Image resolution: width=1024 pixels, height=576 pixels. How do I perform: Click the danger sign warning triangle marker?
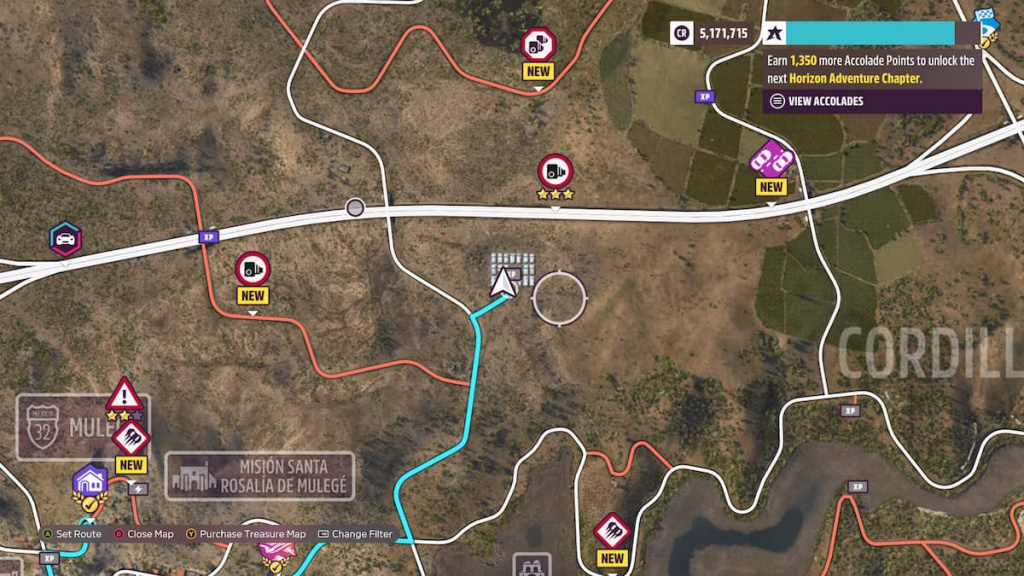[124, 395]
